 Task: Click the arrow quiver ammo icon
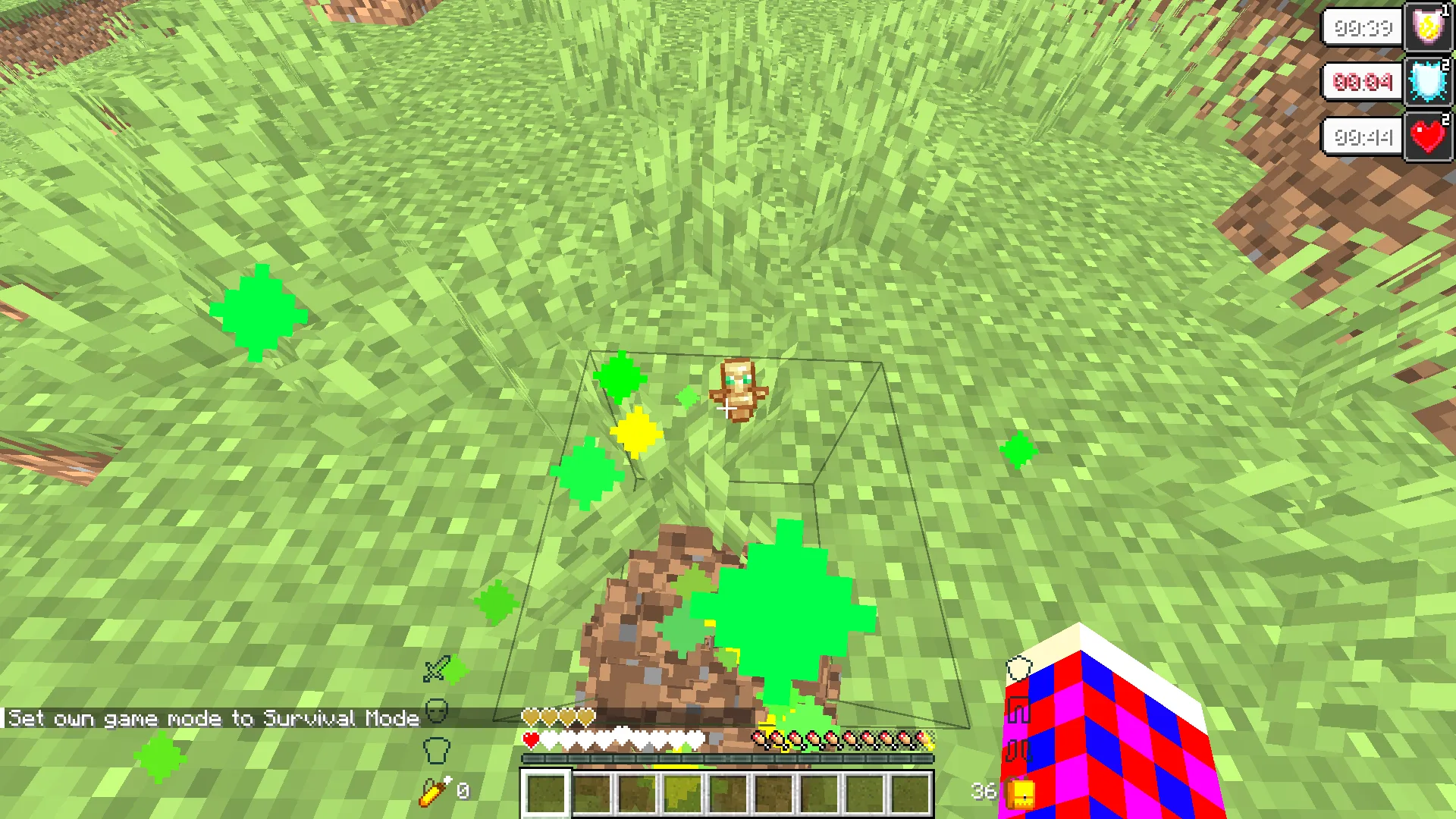click(435, 791)
